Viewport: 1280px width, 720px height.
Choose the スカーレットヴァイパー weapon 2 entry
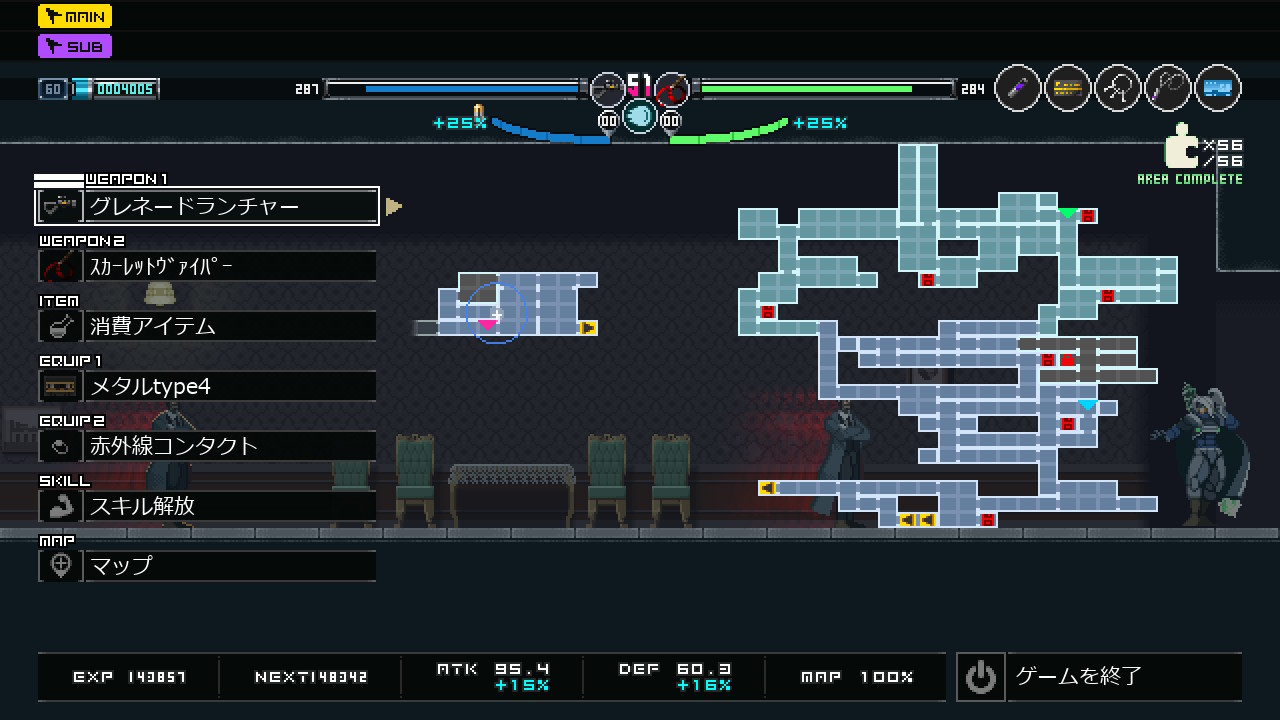207,266
